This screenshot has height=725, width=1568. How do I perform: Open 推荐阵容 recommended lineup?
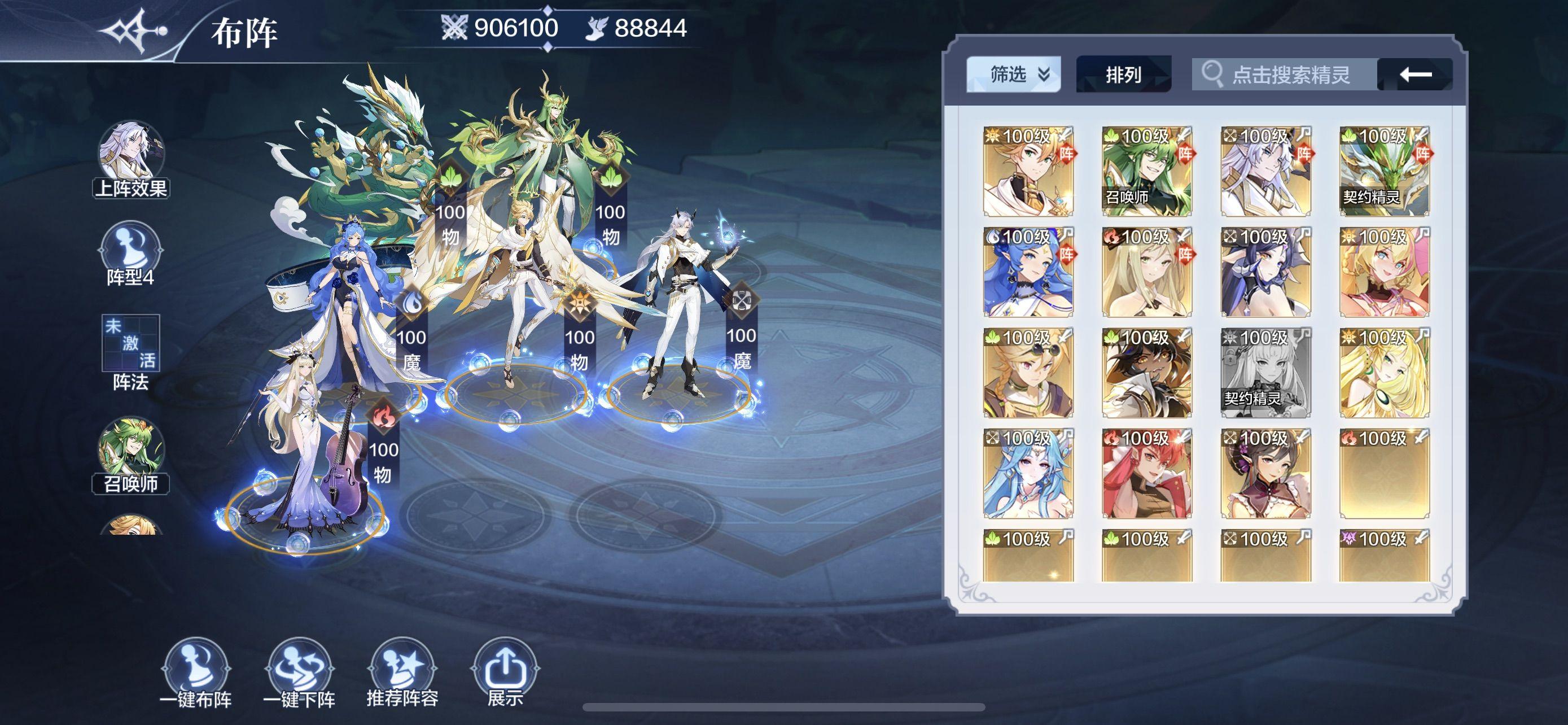402,673
